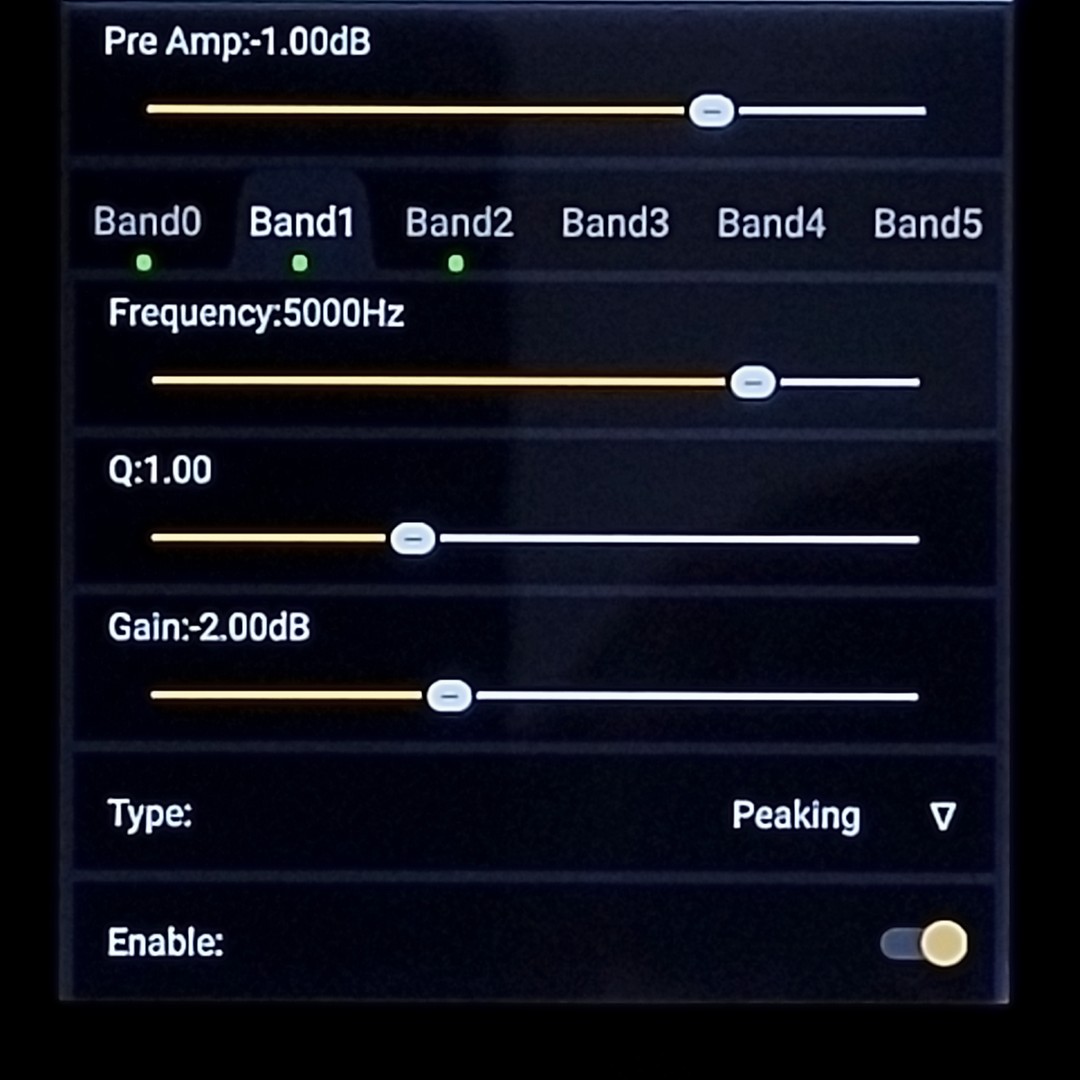Viewport: 1080px width, 1080px height.
Task: Choose the Band3 tab
Action: pos(615,223)
